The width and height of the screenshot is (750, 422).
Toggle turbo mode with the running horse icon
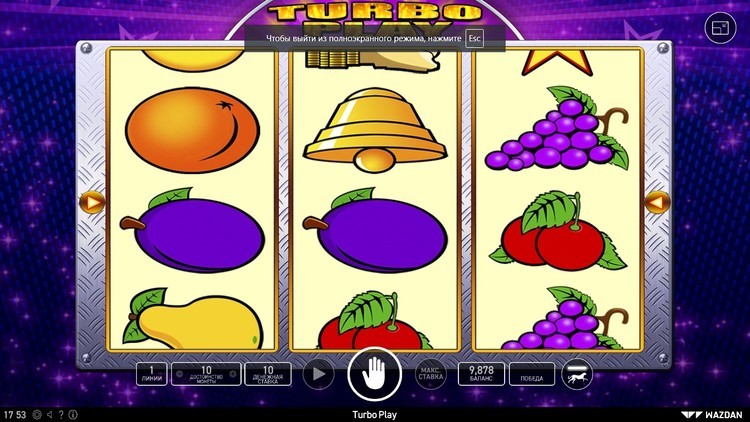pos(578,375)
